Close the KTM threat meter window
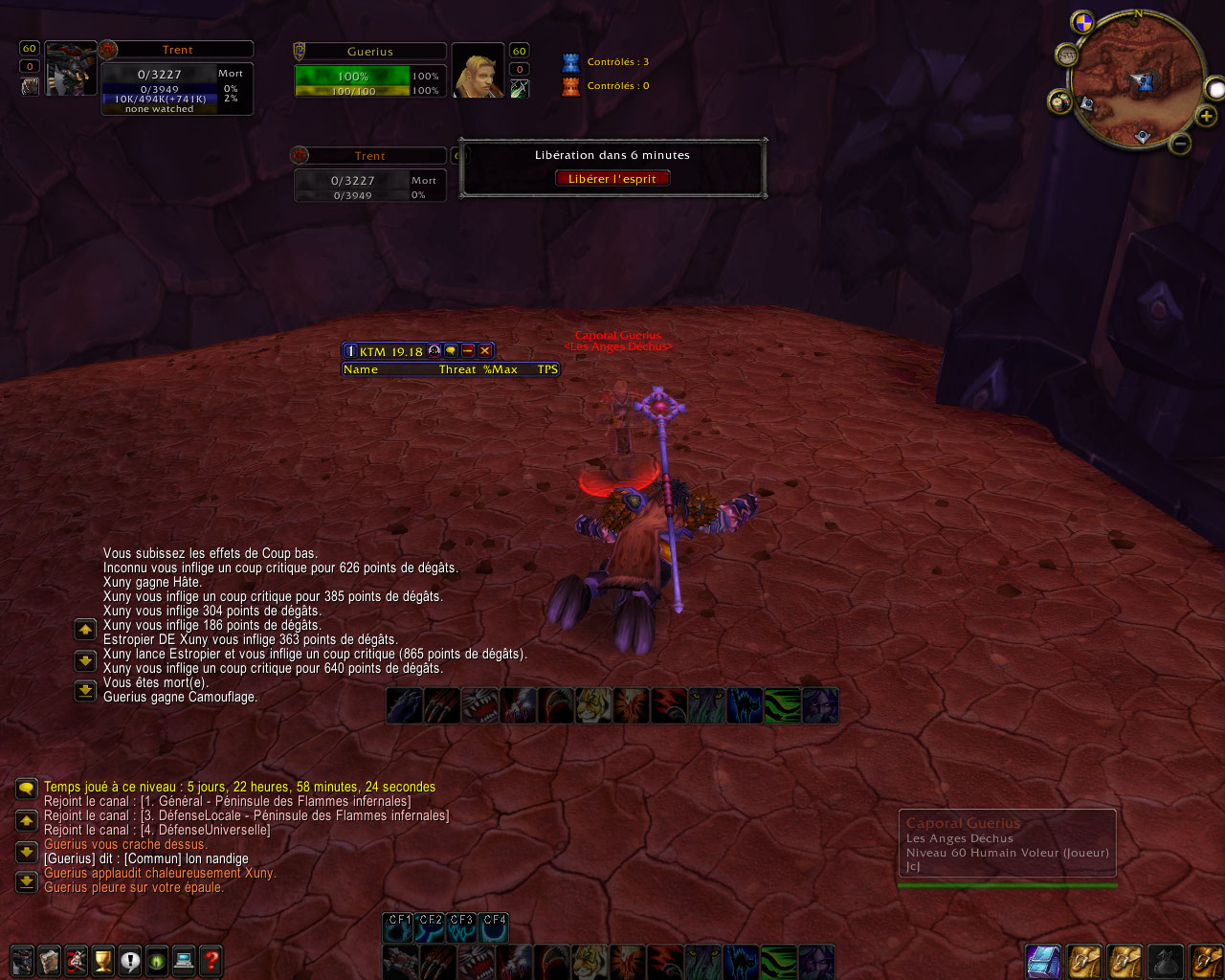Viewport: 1225px width, 980px height. point(485,351)
